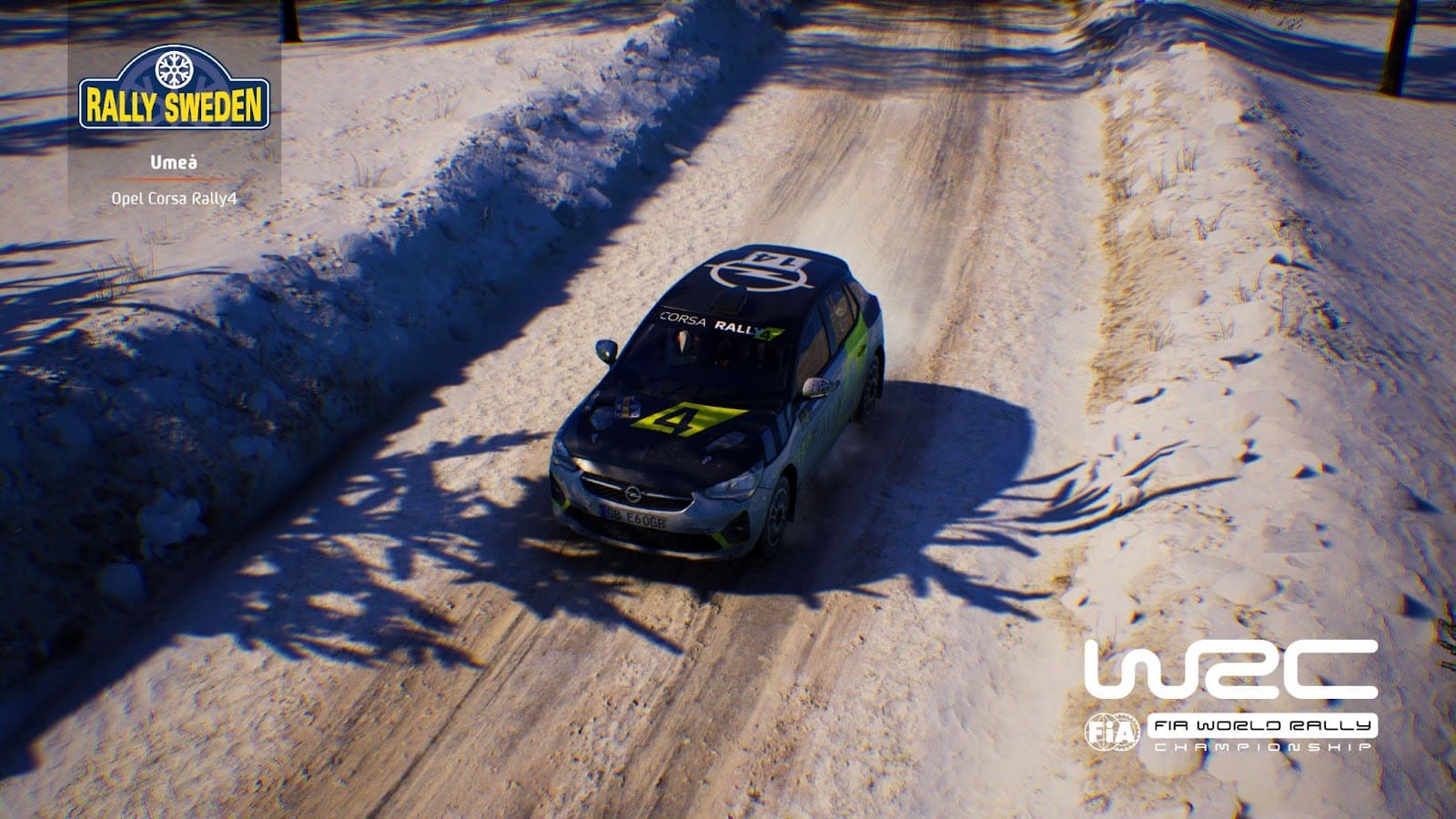Click the CHAMPIONSHIP wordmark under the WRC logo
Image resolution: width=1456 pixels, height=819 pixels.
[x=1265, y=746]
